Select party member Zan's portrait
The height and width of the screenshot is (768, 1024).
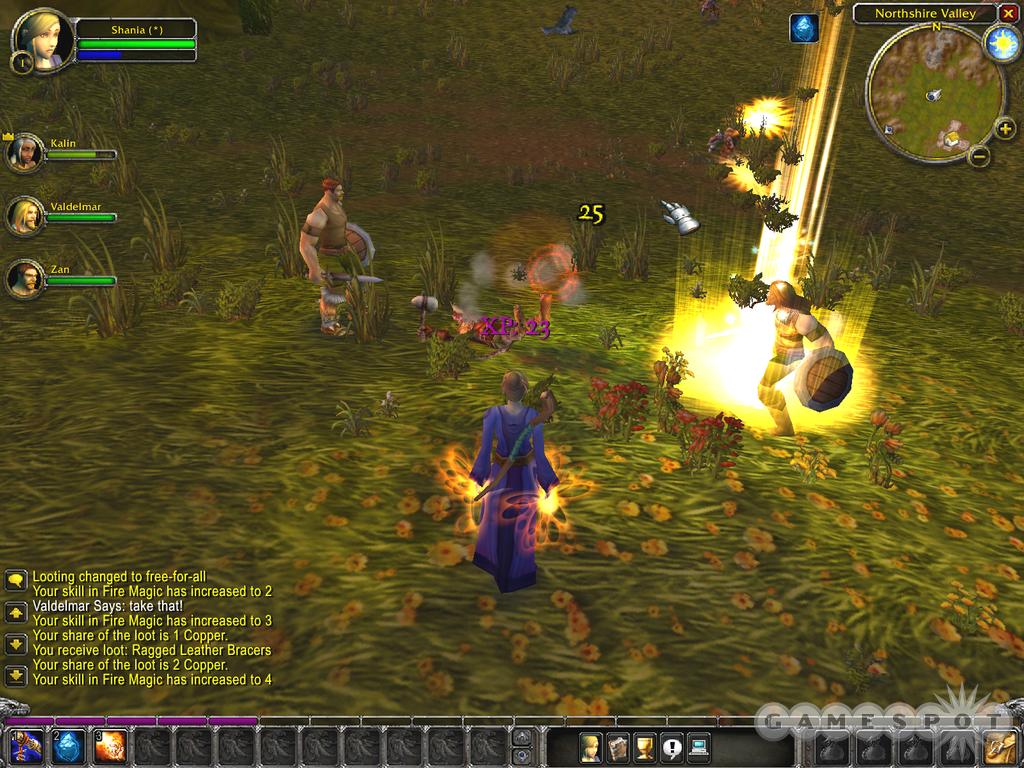pos(25,278)
